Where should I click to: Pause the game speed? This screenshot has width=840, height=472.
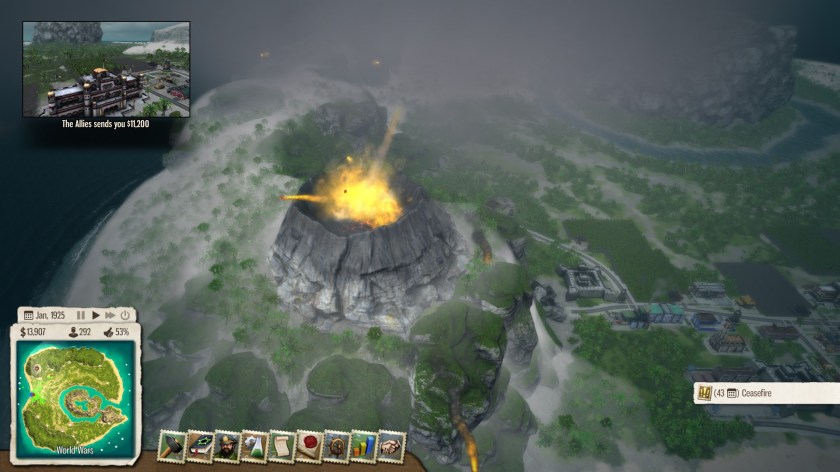[81, 315]
